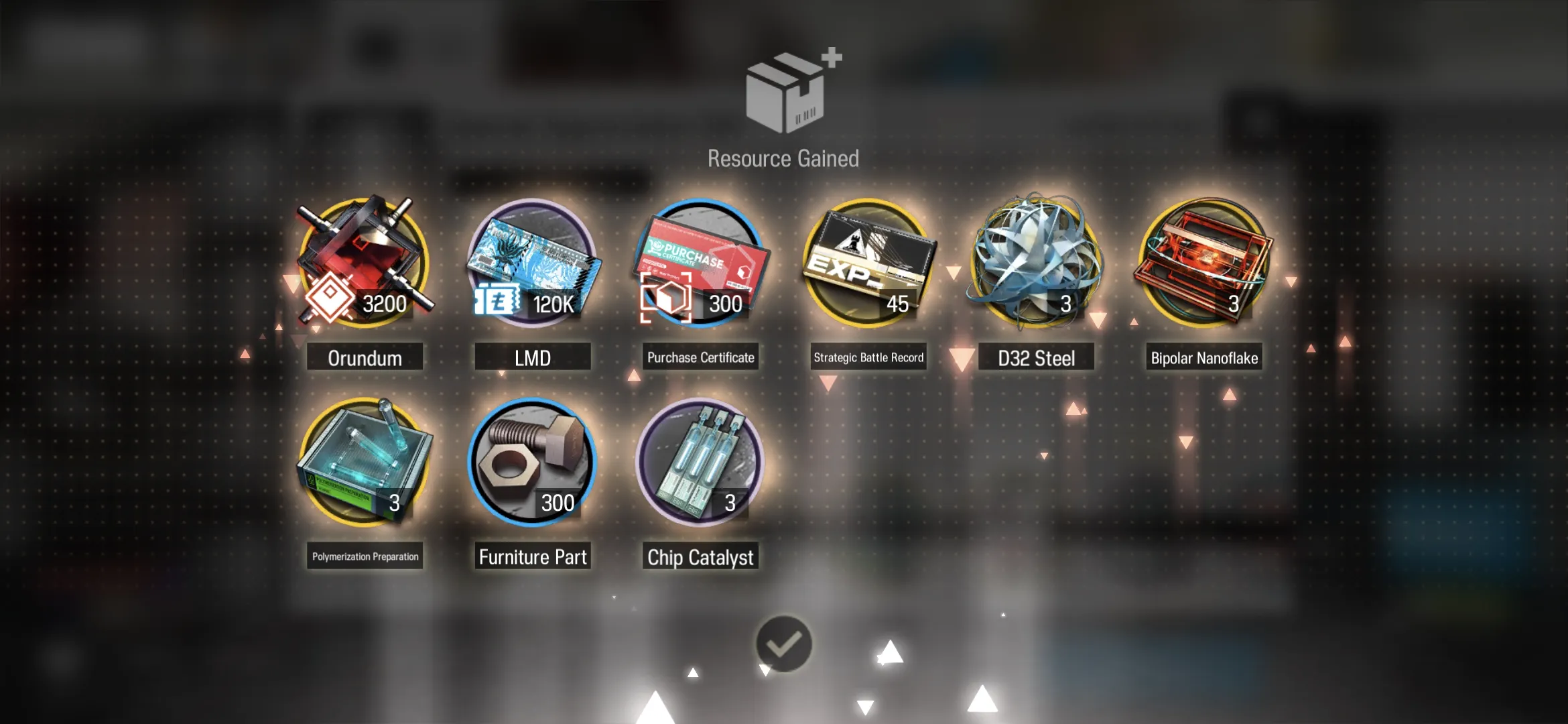Inspect the Purchase Certificate reward
The image size is (1568, 724).
[700, 263]
